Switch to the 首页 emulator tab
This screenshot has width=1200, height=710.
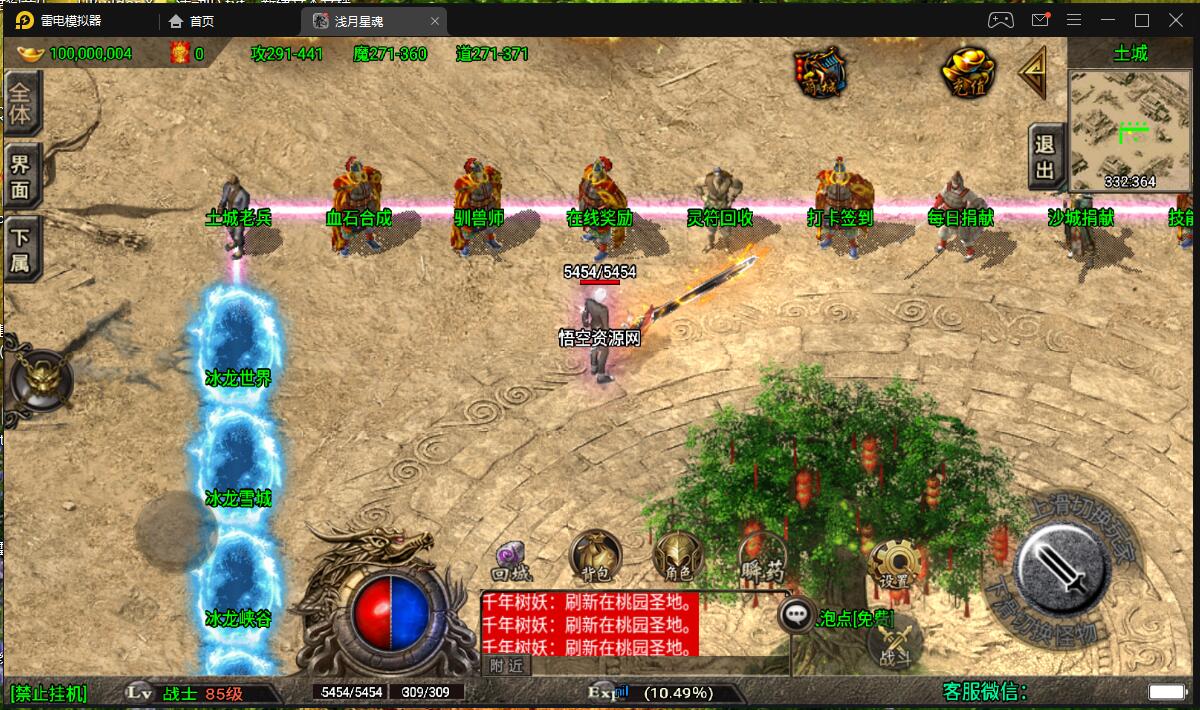point(201,20)
